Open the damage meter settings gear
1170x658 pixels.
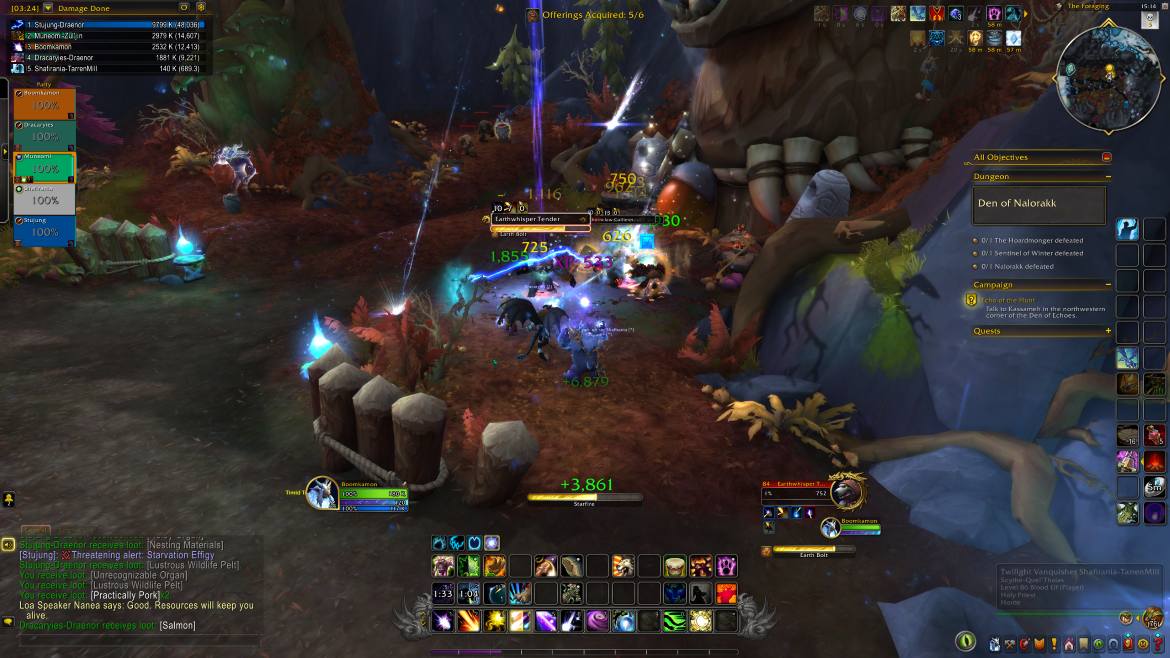pyautogui.click(x=200, y=7)
